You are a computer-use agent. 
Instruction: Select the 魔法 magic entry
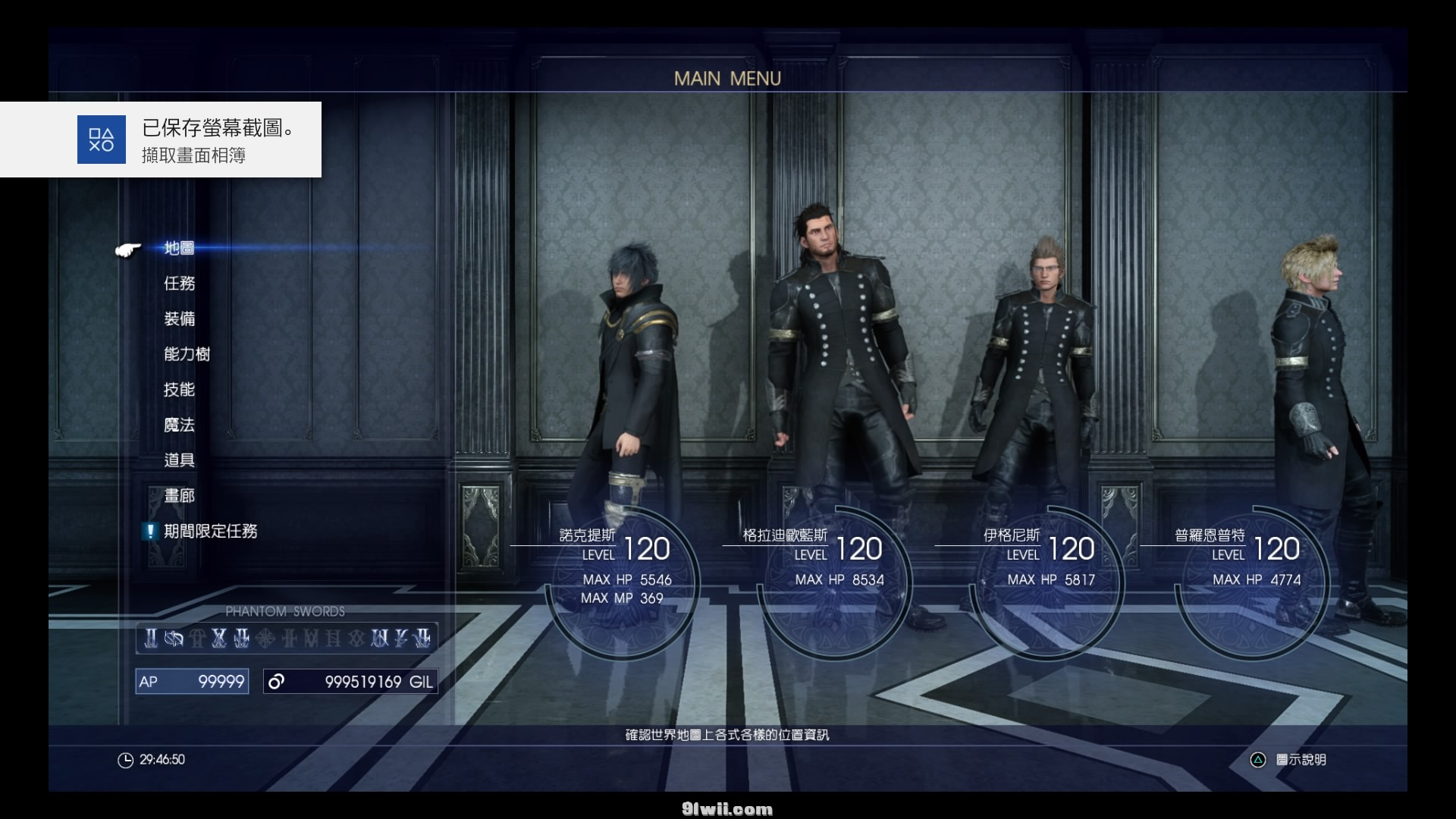tap(180, 425)
